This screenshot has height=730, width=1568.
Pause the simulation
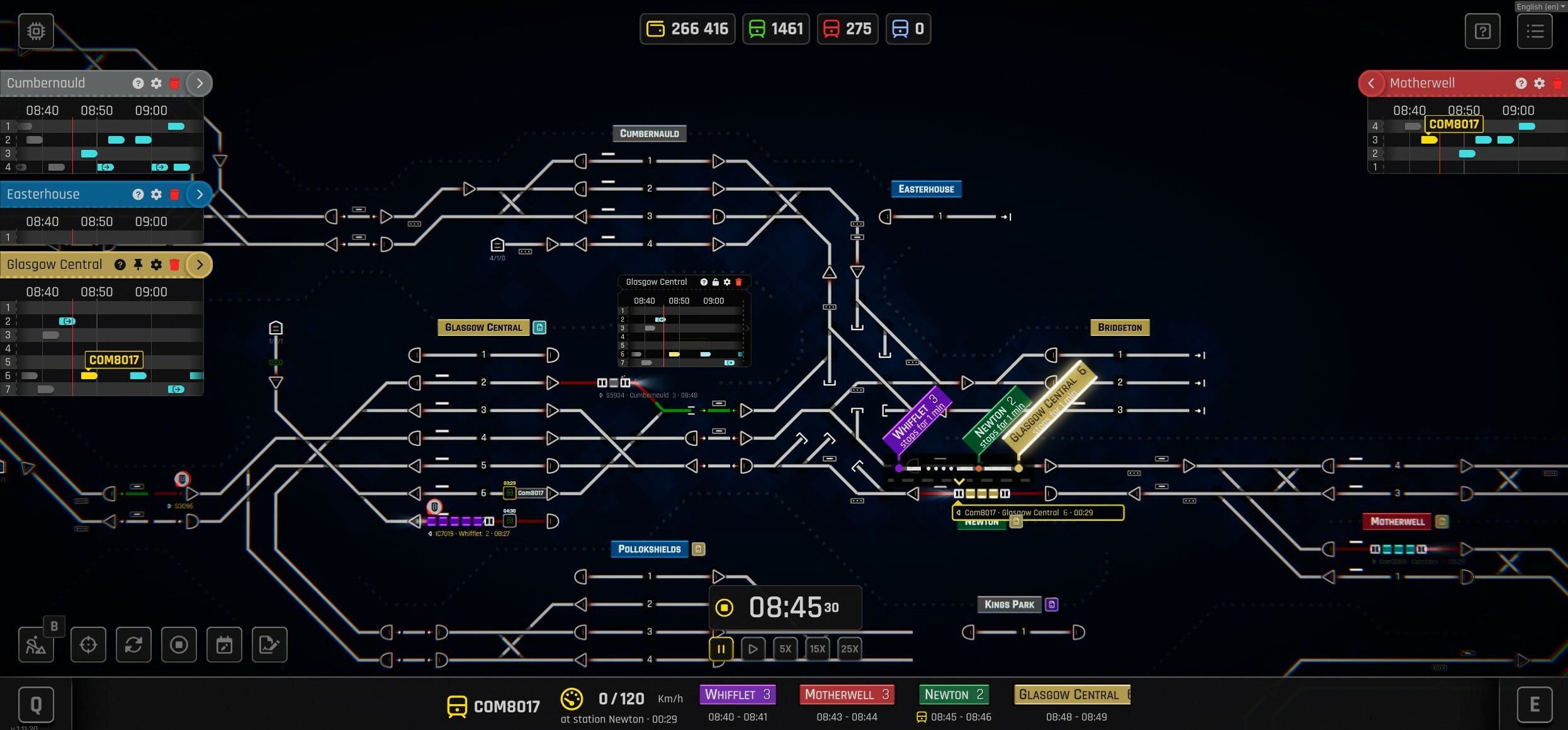click(x=720, y=649)
